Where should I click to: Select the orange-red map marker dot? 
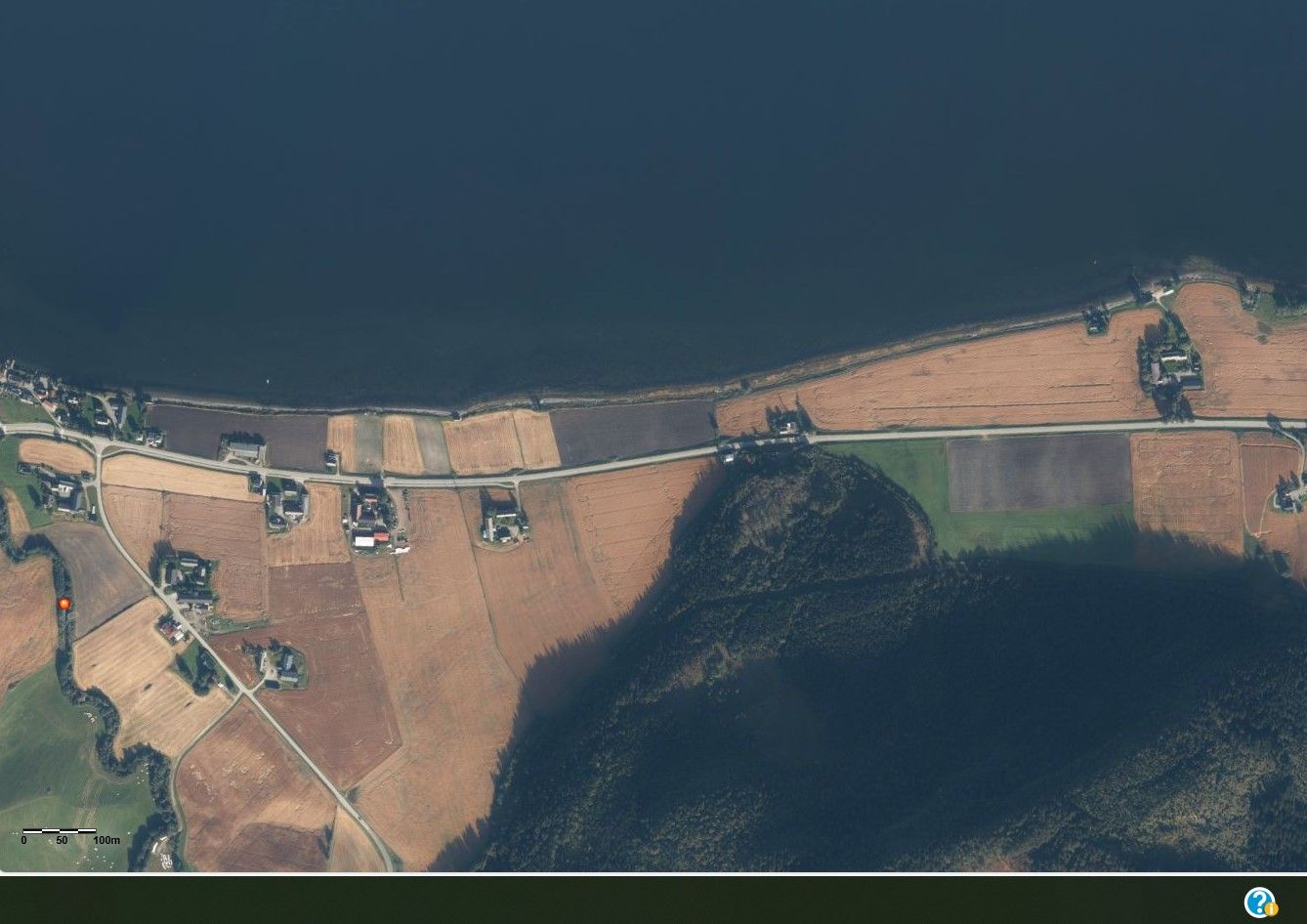64,604
